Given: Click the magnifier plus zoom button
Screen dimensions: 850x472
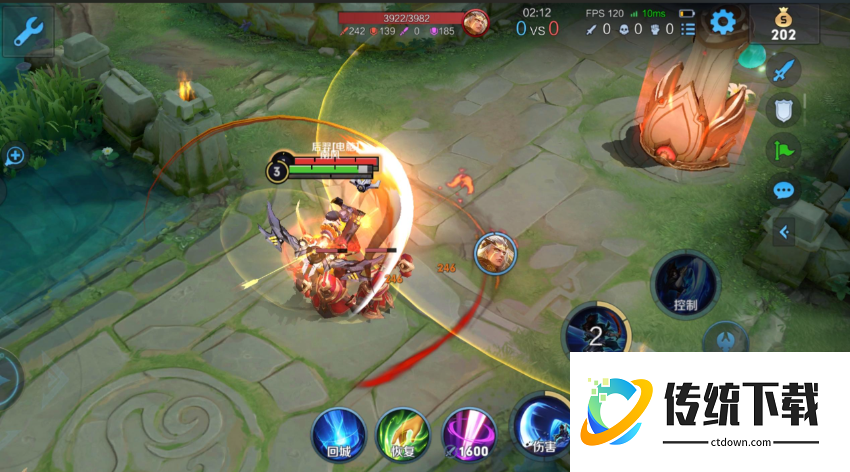Looking at the screenshot, I should [14, 156].
